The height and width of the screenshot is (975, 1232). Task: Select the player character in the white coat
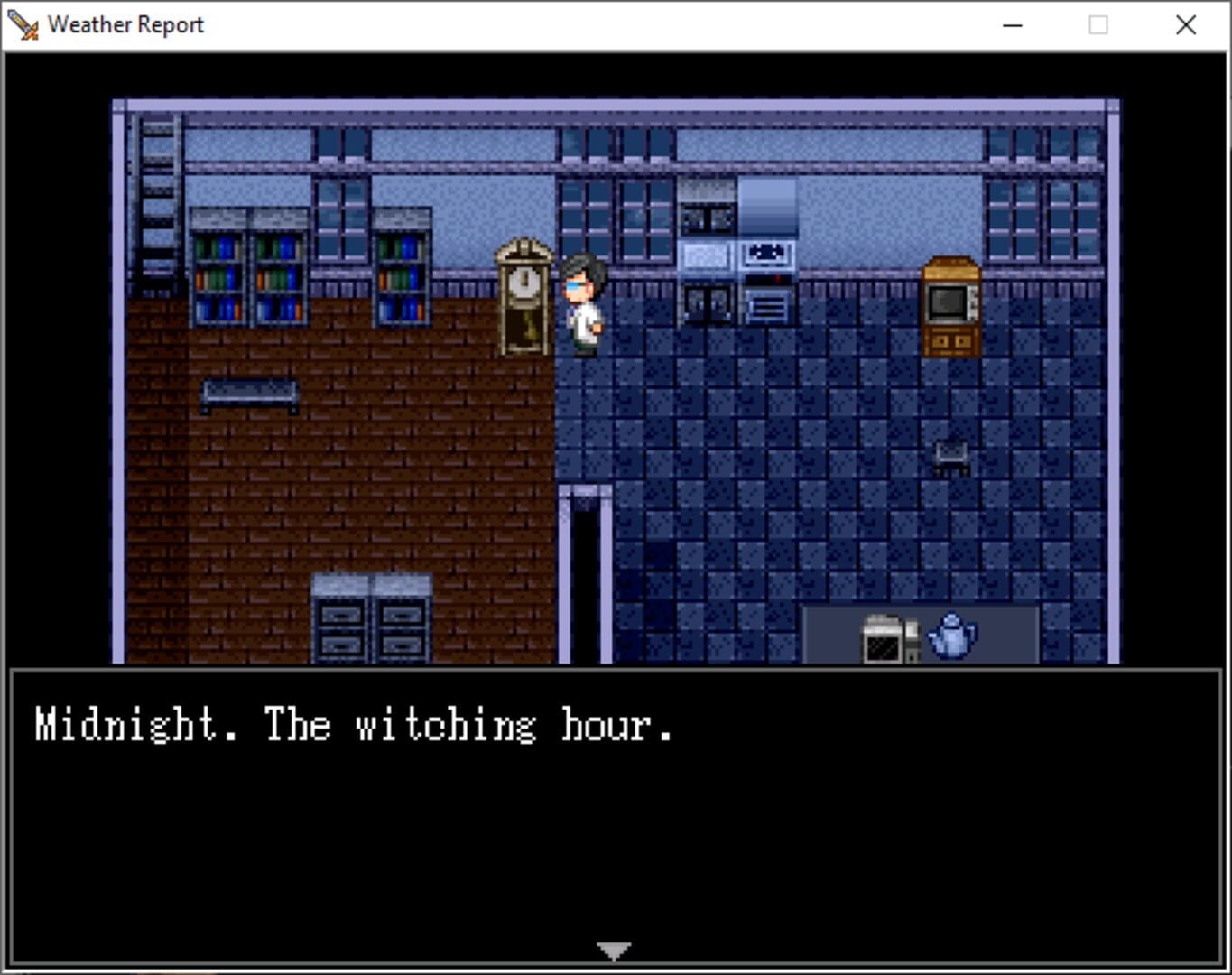pyautogui.click(x=582, y=307)
